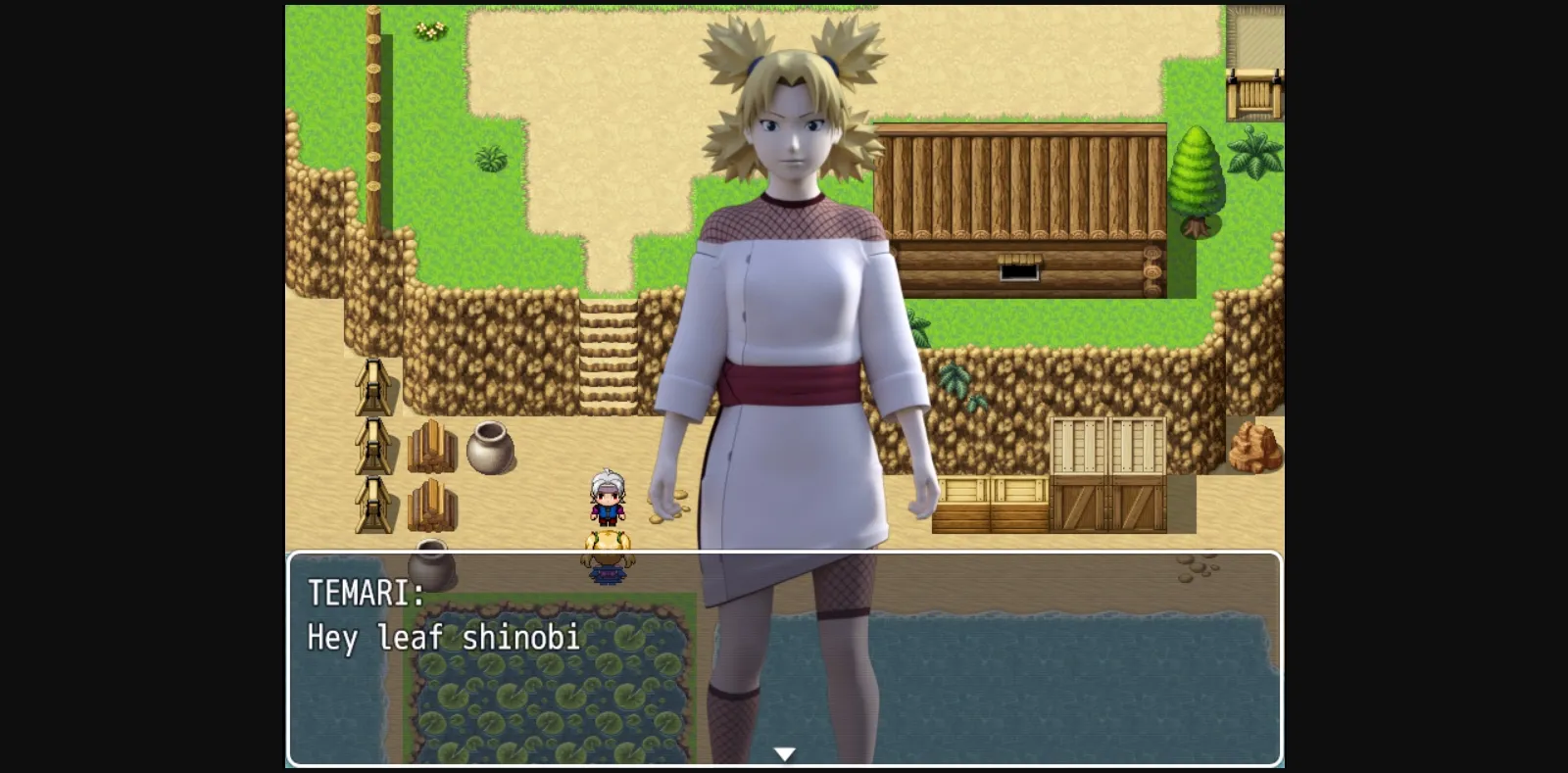Click the 'Hey leaf shinobi' dialogue text
The width and height of the screenshot is (1568, 773).
443,637
